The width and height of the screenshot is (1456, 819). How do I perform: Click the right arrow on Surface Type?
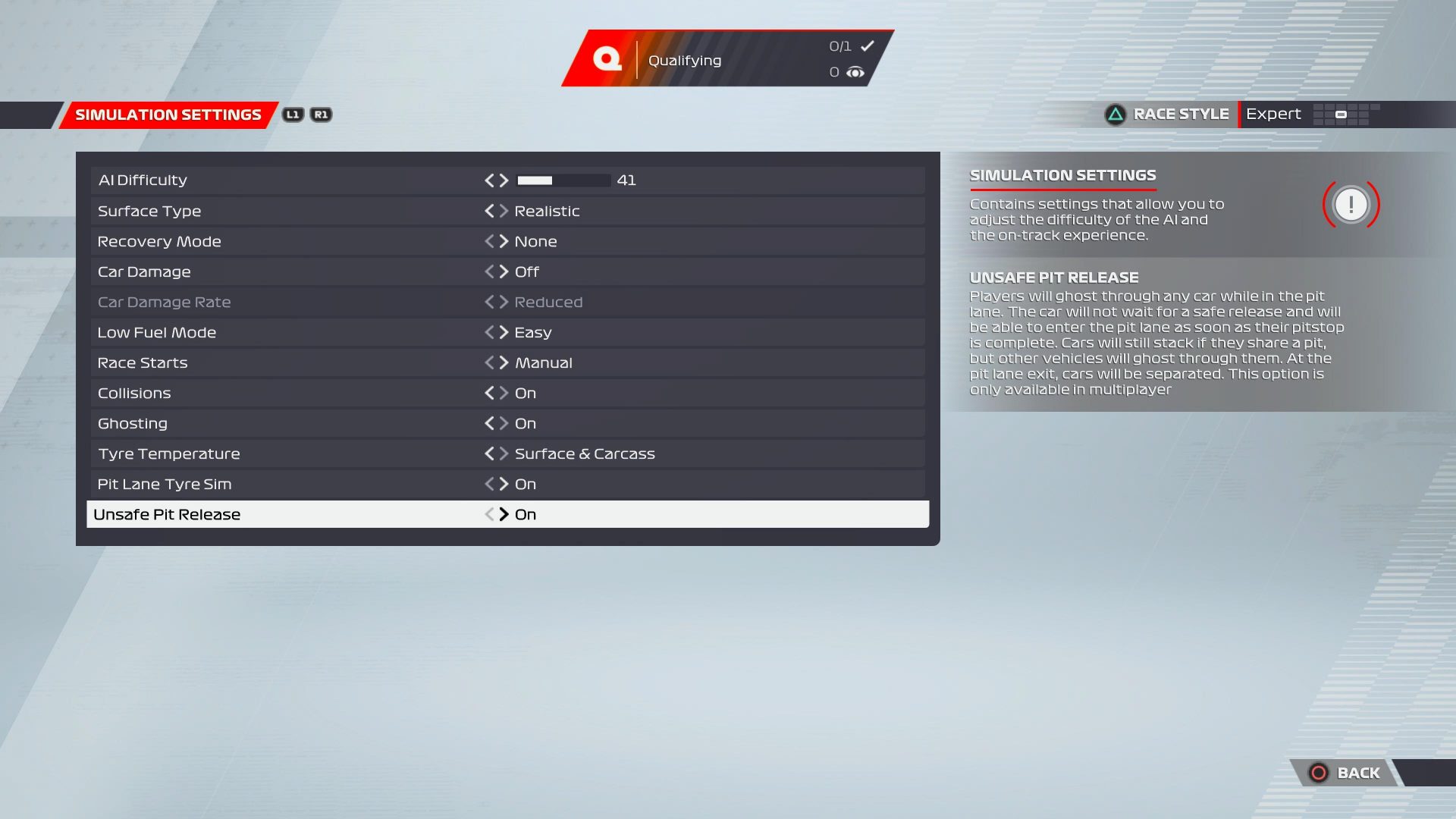tap(504, 211)
